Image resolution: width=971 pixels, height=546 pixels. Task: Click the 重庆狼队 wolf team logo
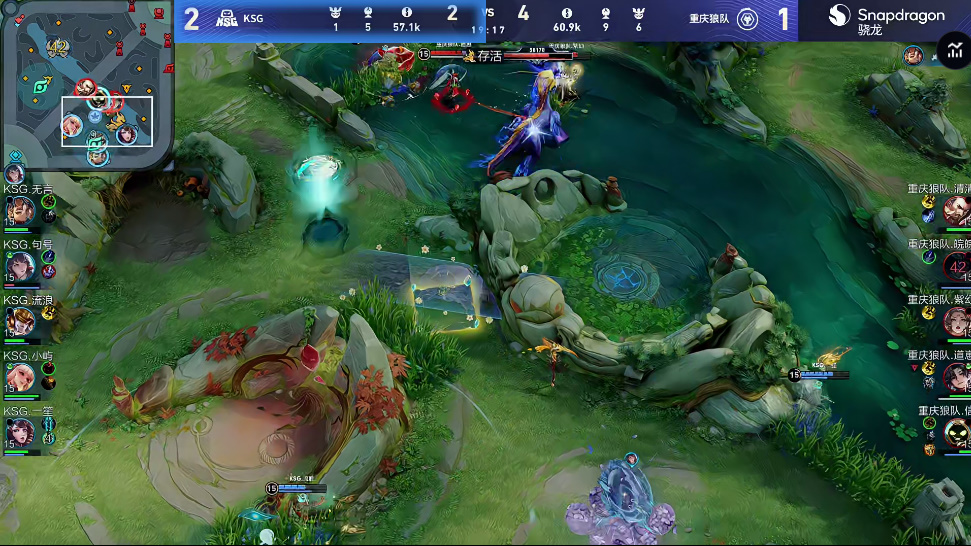747,19
